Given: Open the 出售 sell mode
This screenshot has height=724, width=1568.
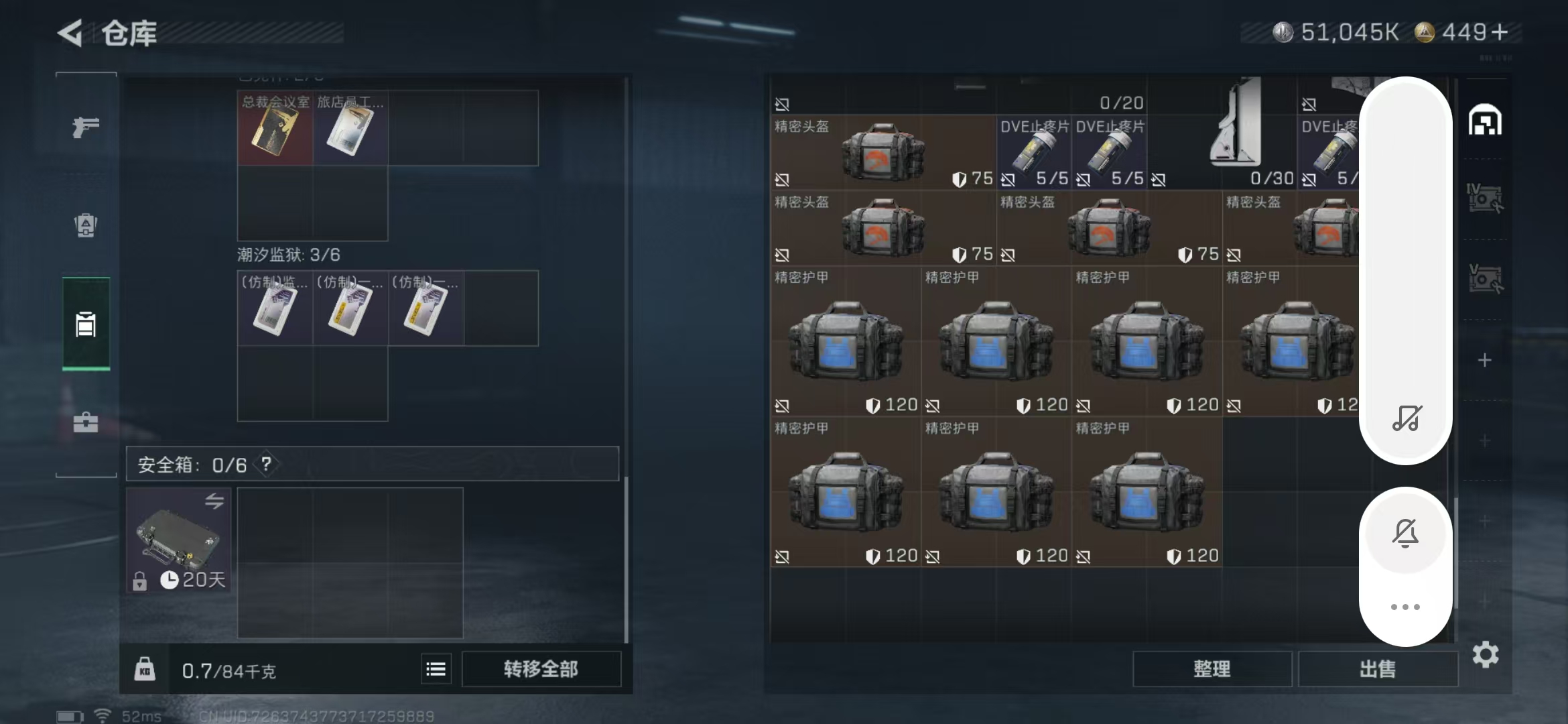Looking at the screenshot, I should point(1378,669).
